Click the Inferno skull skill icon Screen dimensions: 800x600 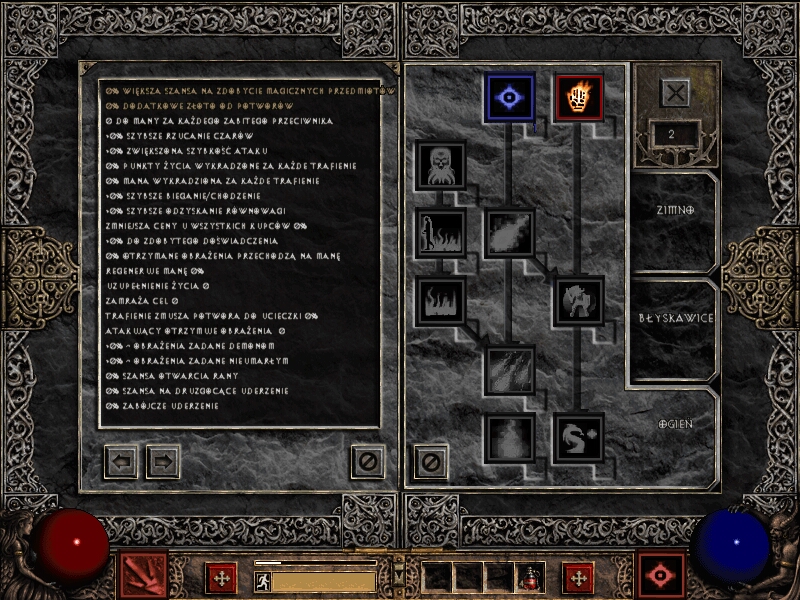click(440, 165)
